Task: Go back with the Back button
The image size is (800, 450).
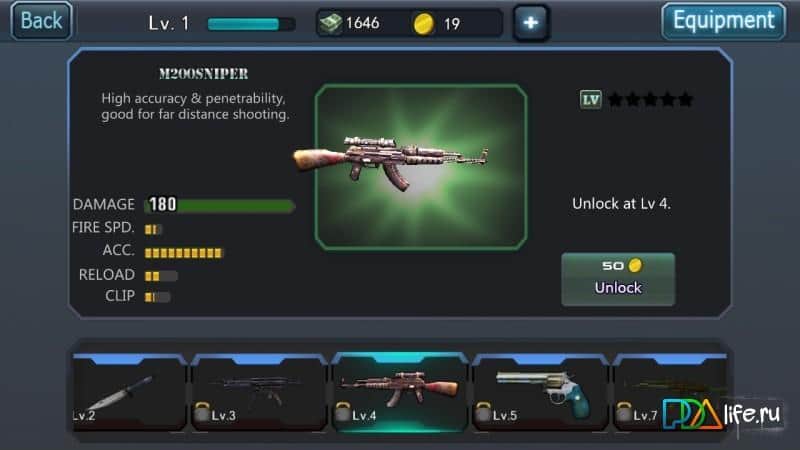Action: (41, 20)
